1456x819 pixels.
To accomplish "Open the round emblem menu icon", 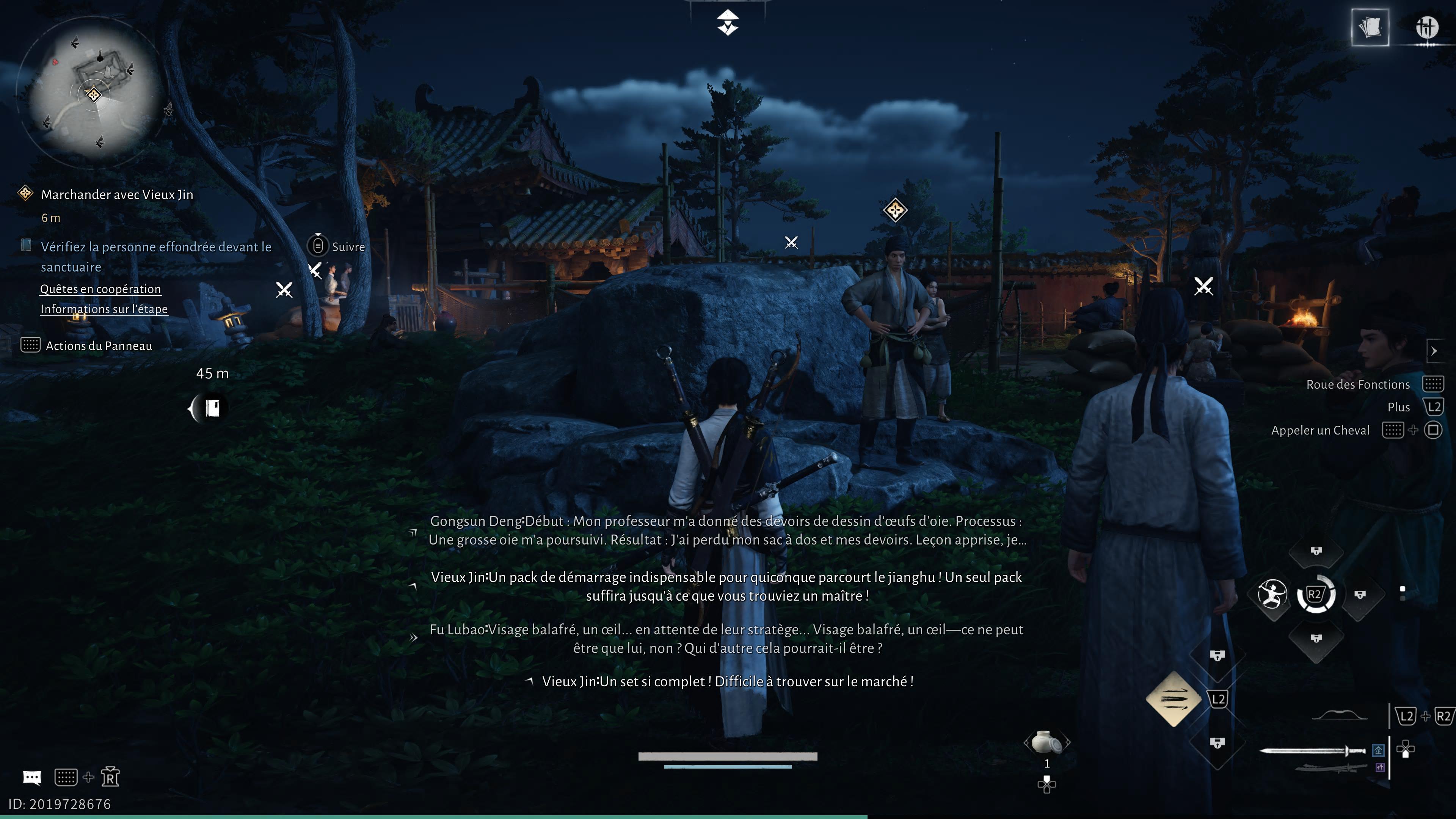I will pos(1426,27).
